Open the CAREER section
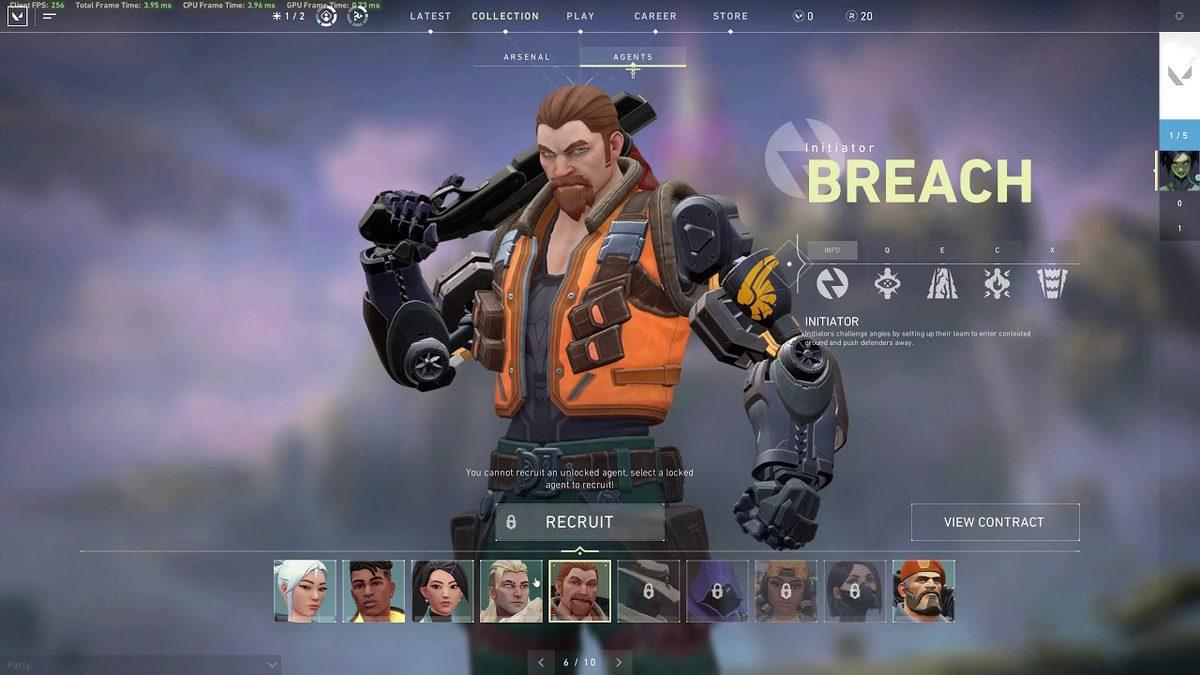The height and width of the screenshot is (675, 1200). (x=655, y=16)
